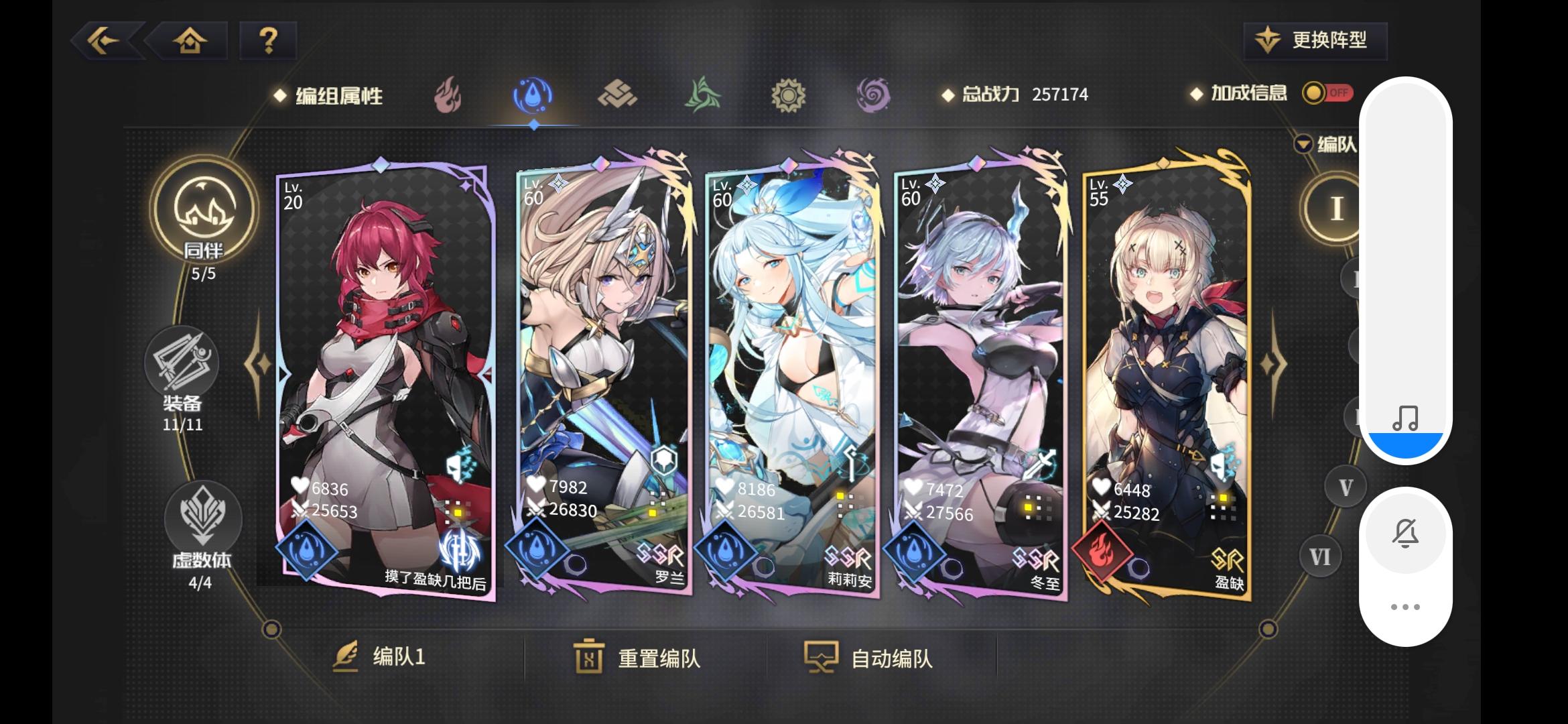Switch to team preset VI
The image size is (1568, 724).
pos(1319,555)
